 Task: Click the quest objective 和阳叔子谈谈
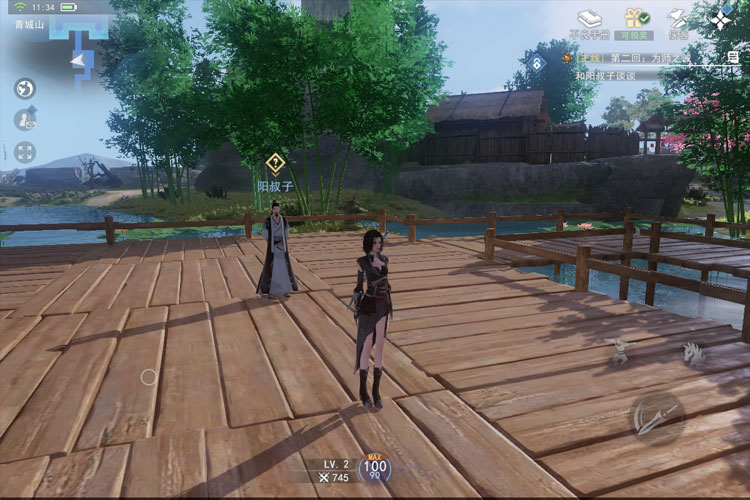606,75
